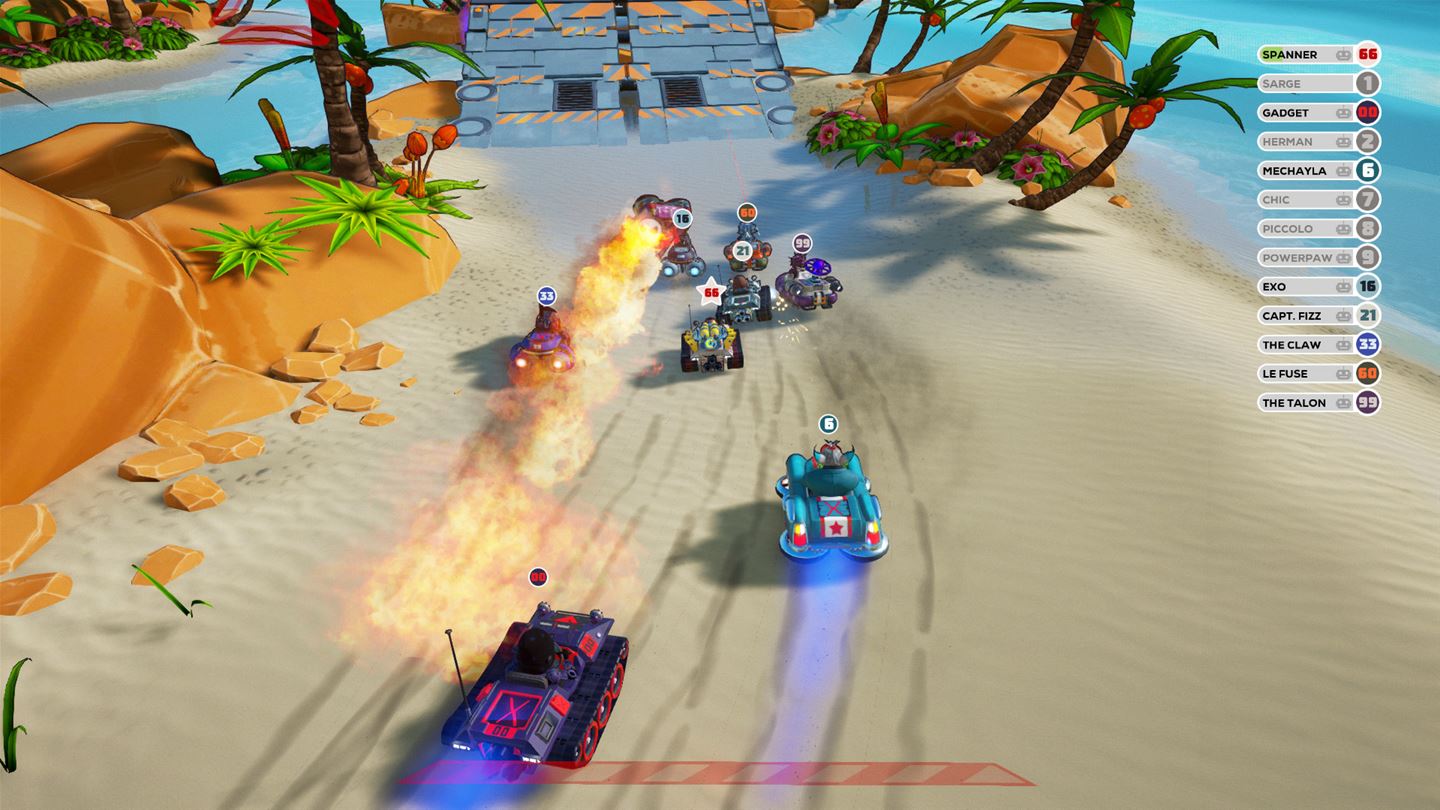
Task: Click the robot icon next to SPANNER
Action: tap(1341, 54)
